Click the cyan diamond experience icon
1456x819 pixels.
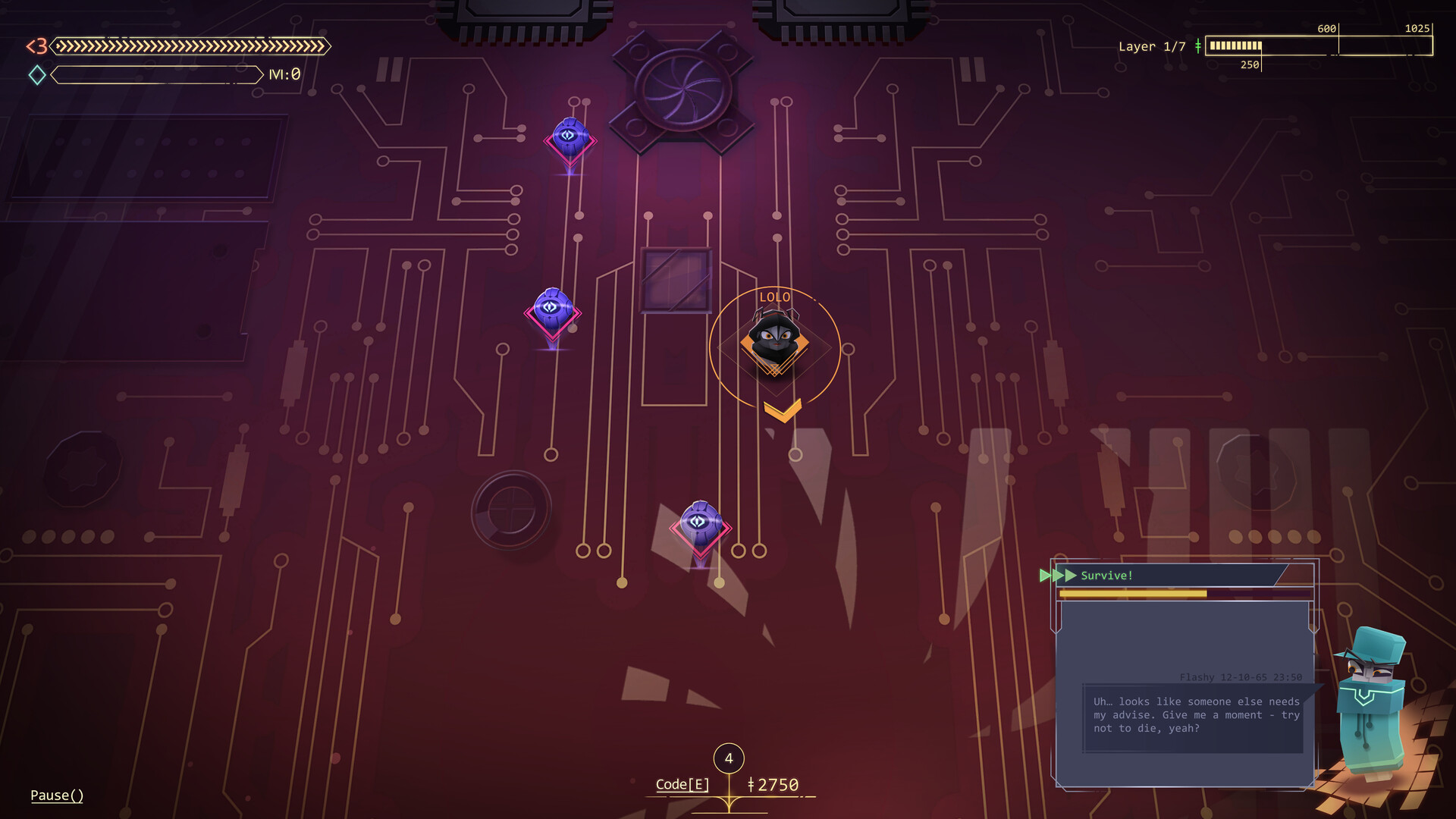pos(35,75)
